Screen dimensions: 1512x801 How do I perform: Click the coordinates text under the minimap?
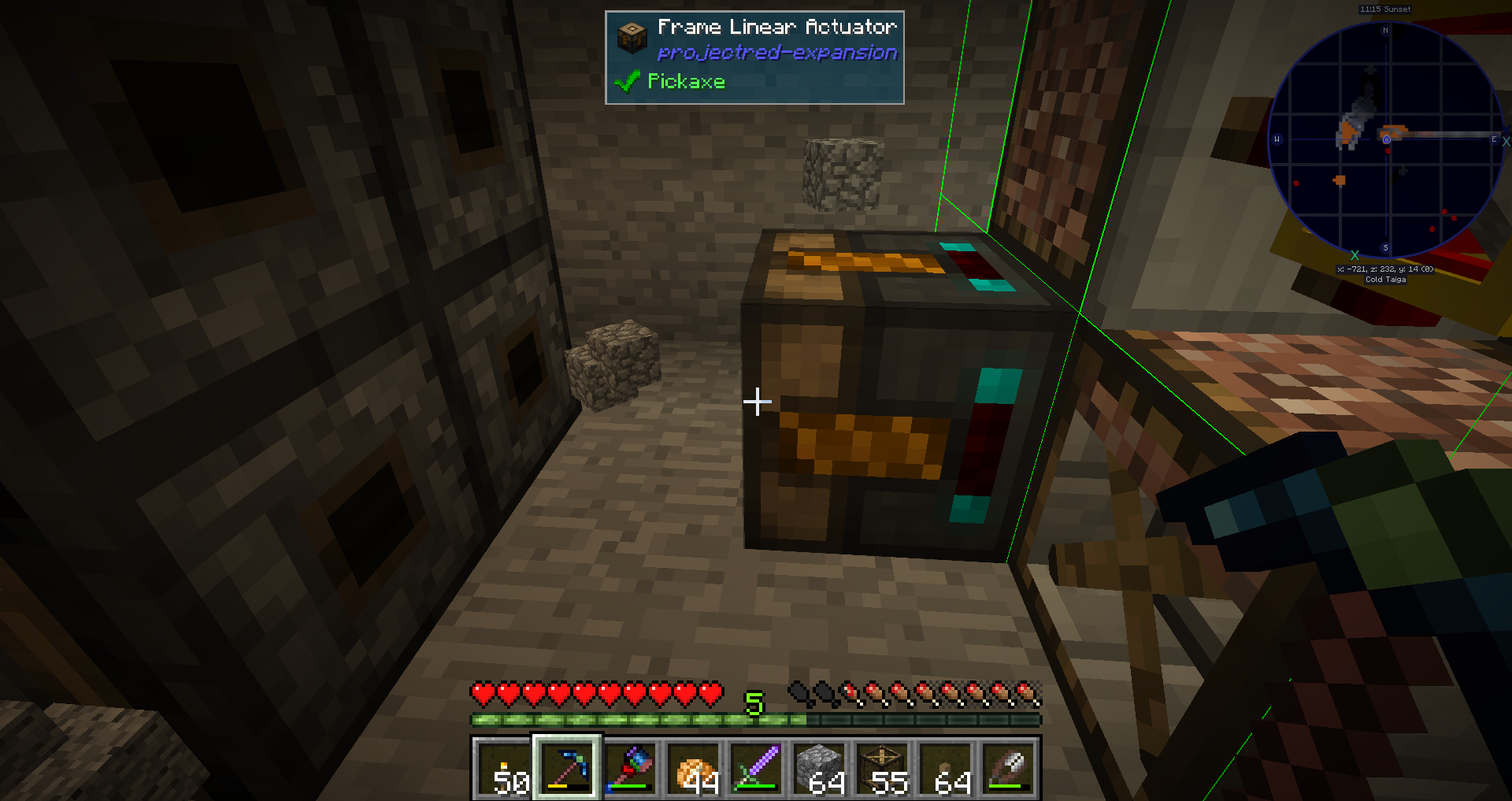pyautogui.click(x=1384, y=269)
